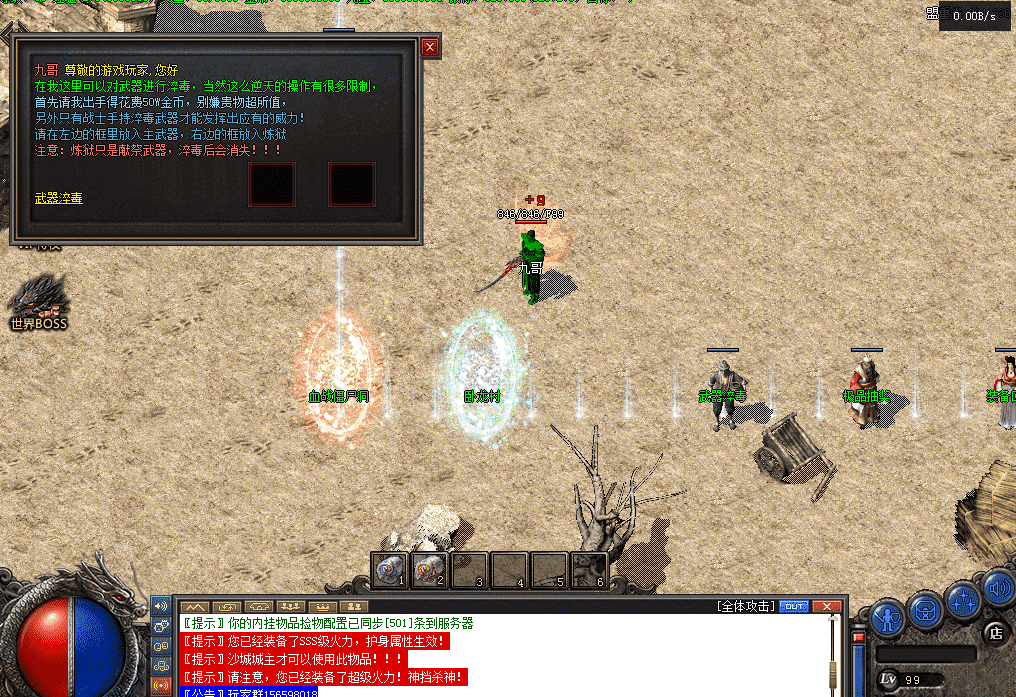Choose the 武器淬毒 dialogue option
The width and height of the screenshot is (1016, 697).
click(x=59, y=199)
